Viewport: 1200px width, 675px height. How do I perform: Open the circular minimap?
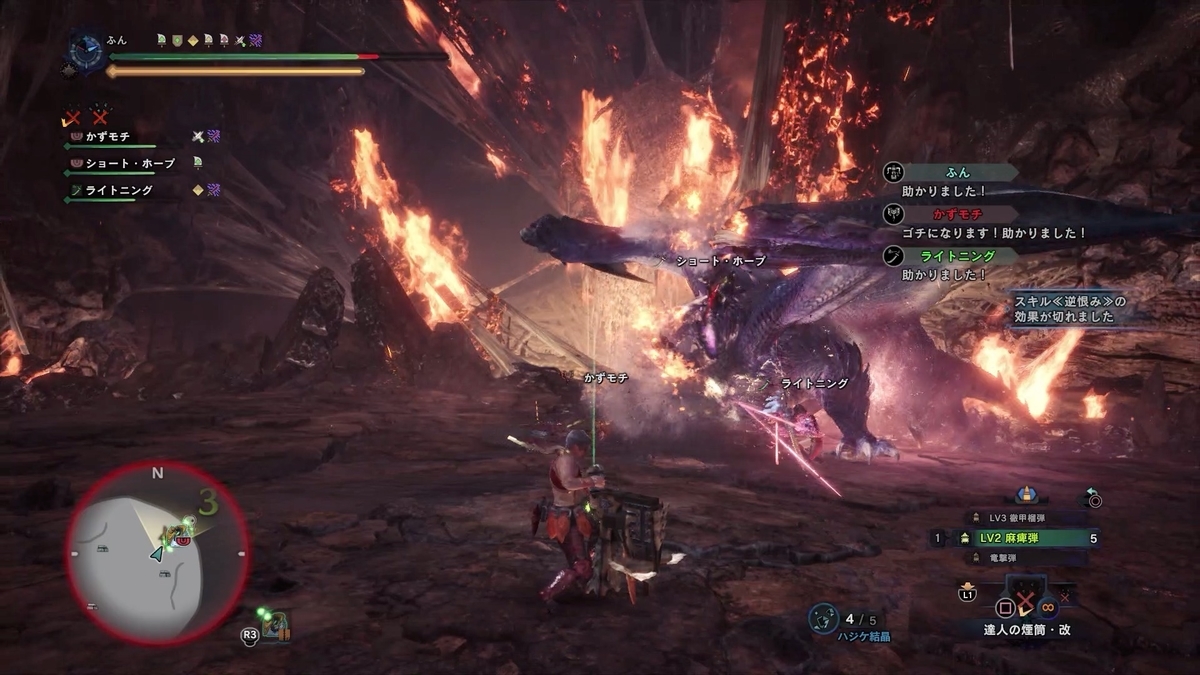[x=157, y=553]
